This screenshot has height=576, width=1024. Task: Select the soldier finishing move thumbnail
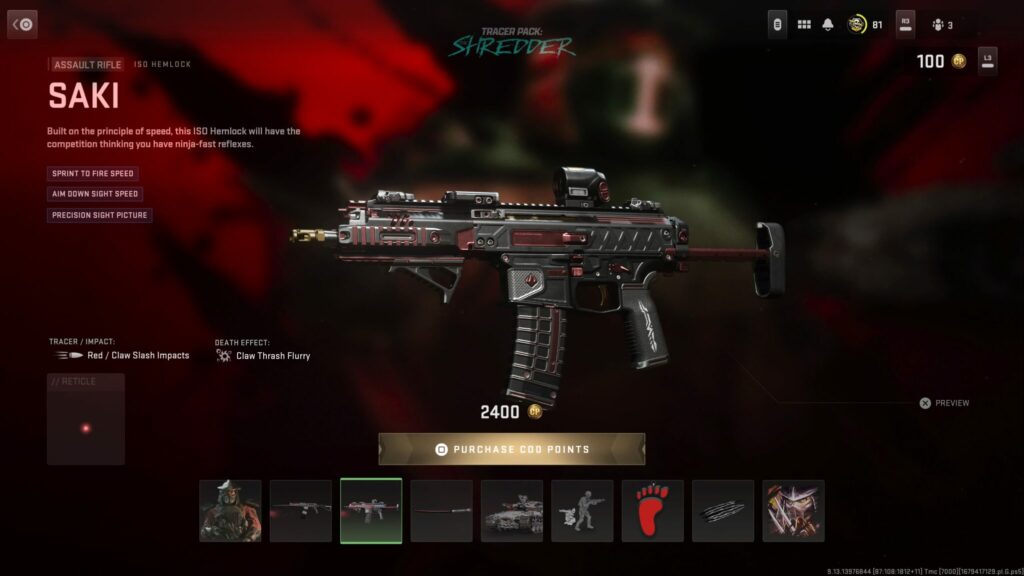(x=582, y=510)
